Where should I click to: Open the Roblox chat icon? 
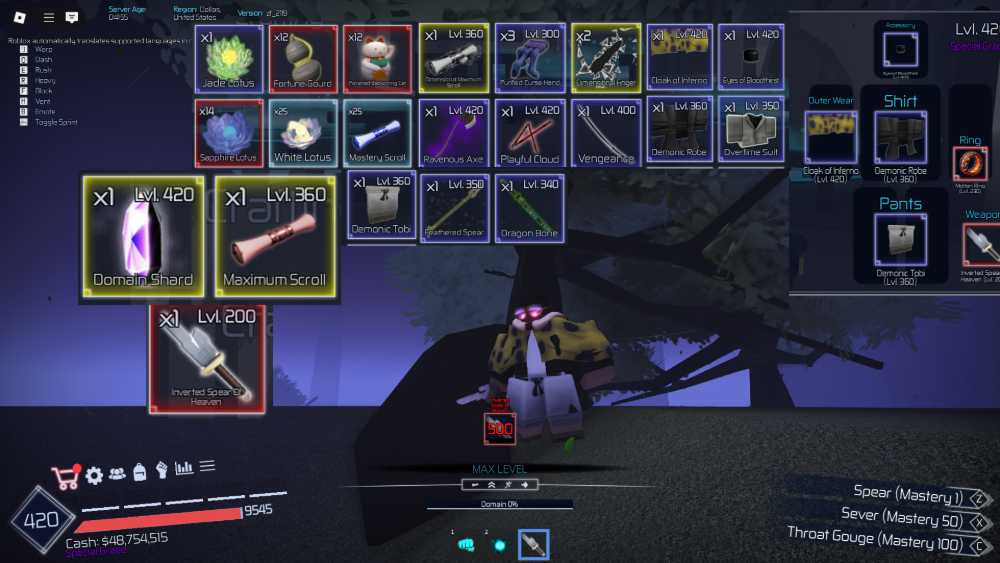pyautogui.click(x=72, y=17)
